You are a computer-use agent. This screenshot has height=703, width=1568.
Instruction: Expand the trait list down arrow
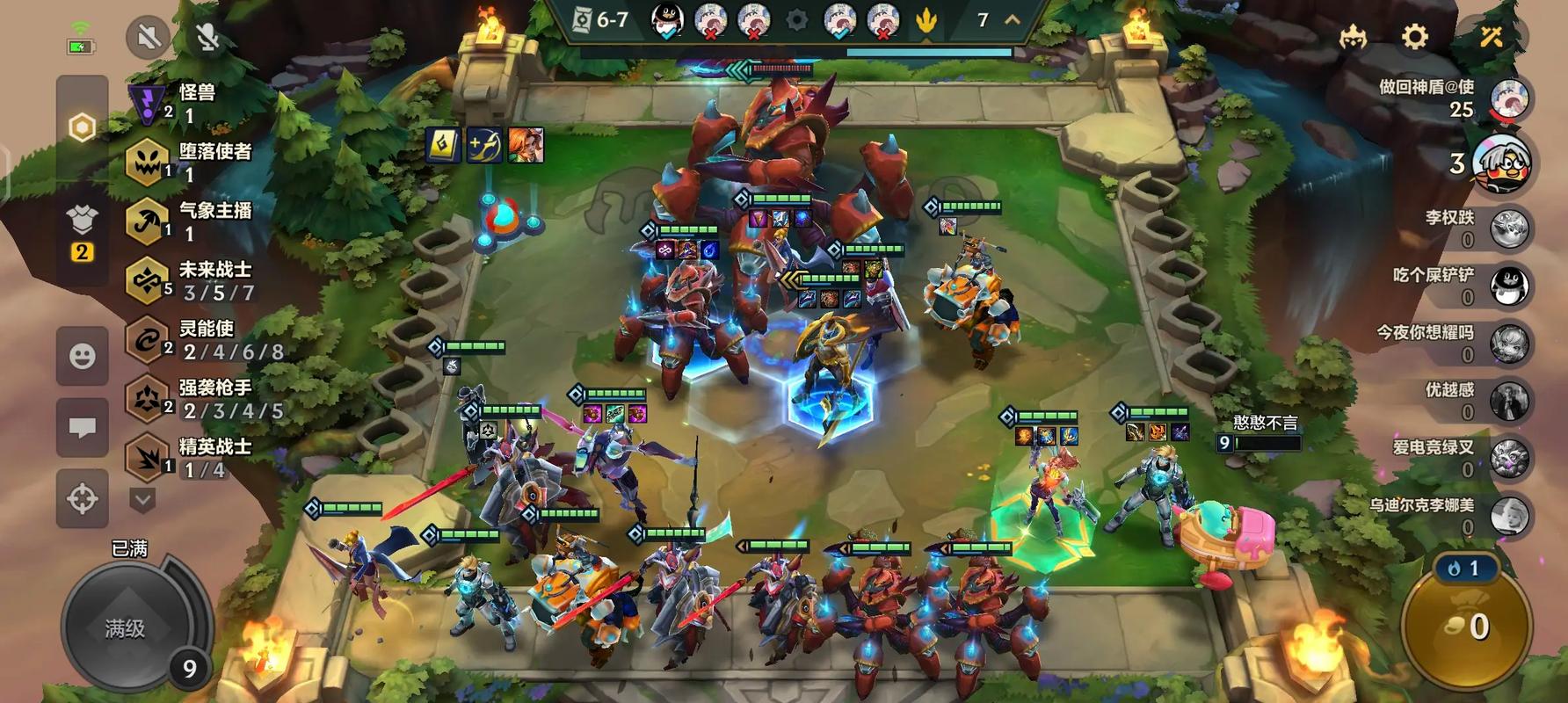143,500
